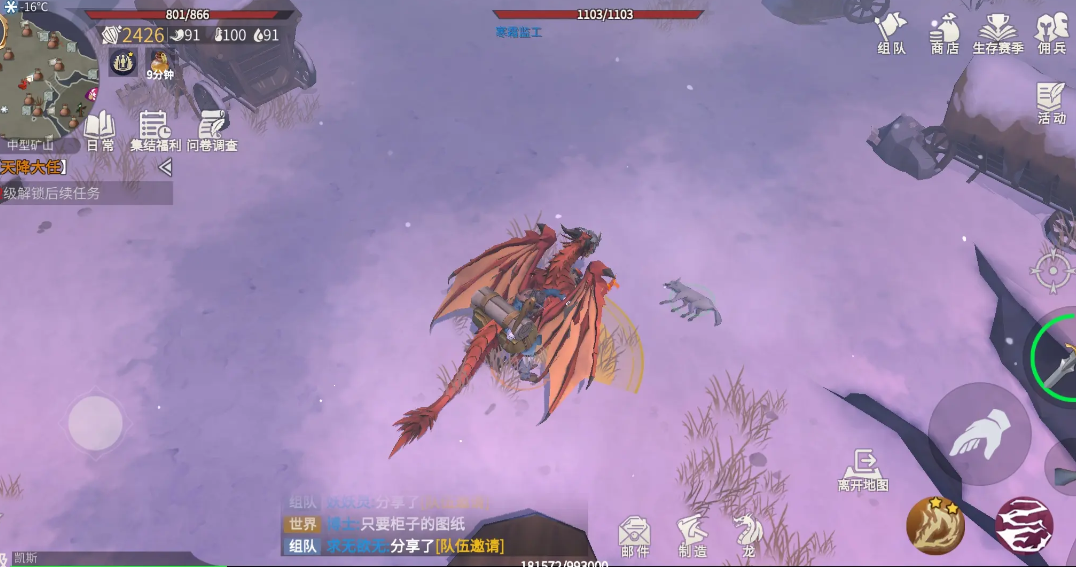Open the 商店 shop
This screenshot has height=567, width=1076.
tap(944, 33)
